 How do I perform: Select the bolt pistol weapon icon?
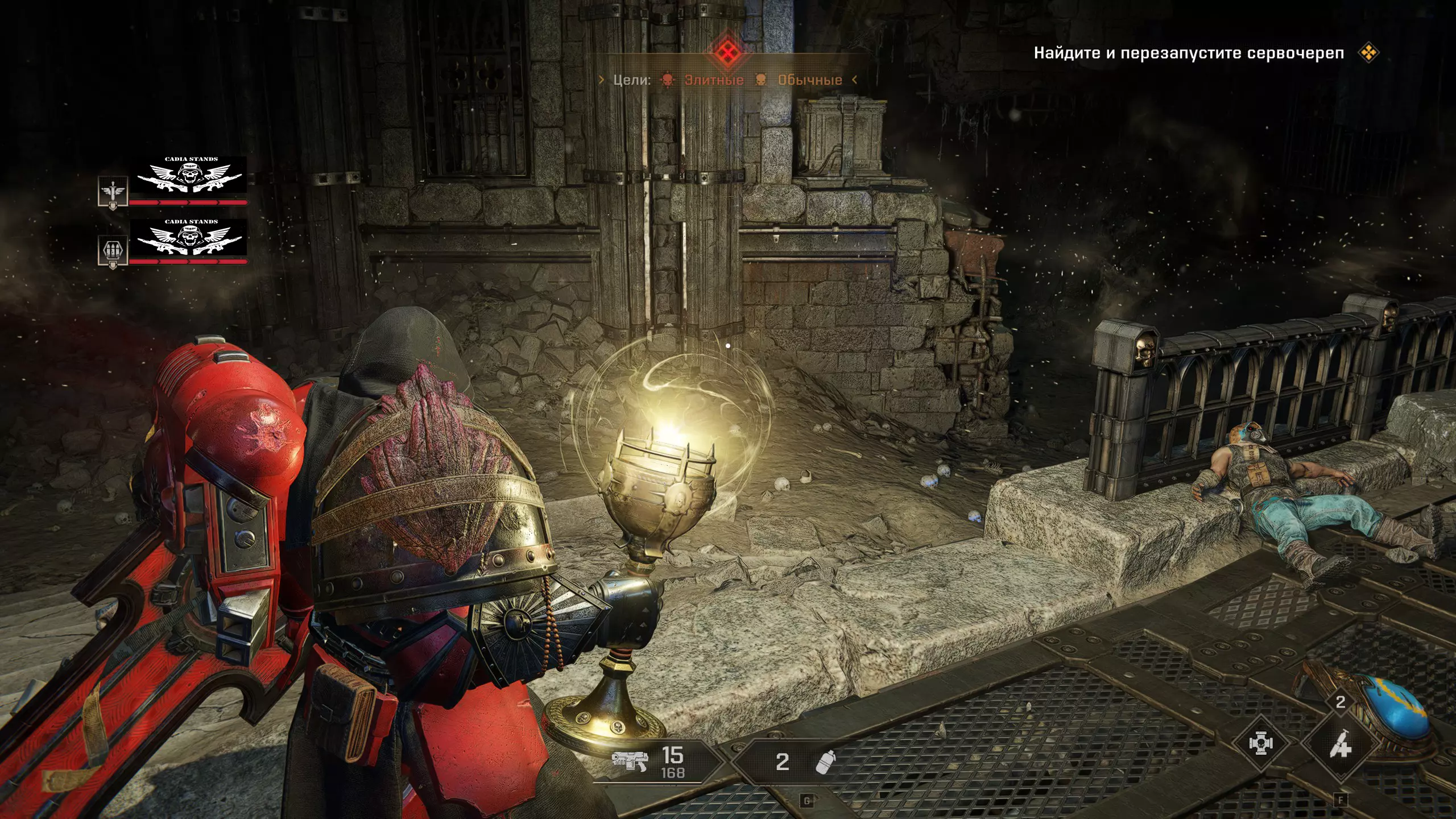(x=629, y=760)
